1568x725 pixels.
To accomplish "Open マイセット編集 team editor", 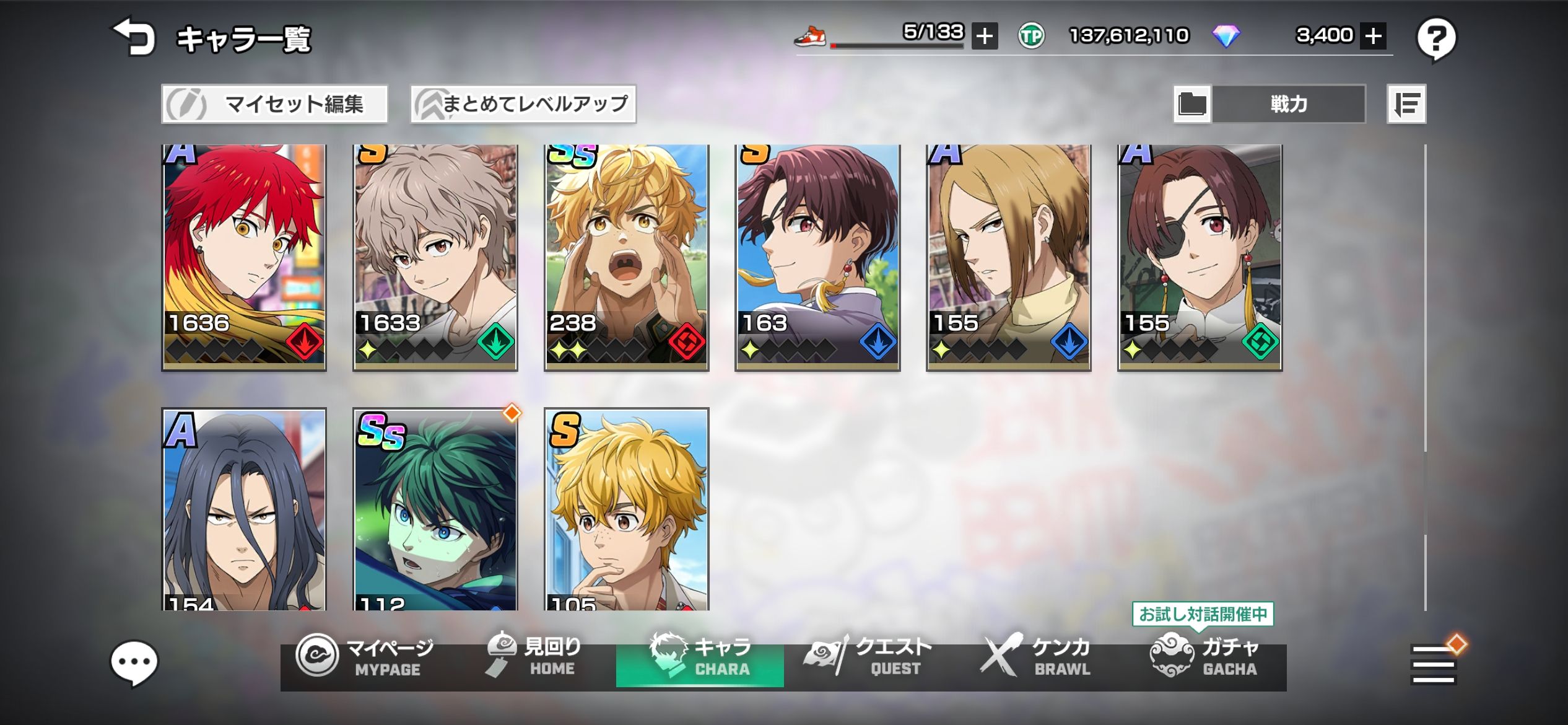I will [275, 104].
